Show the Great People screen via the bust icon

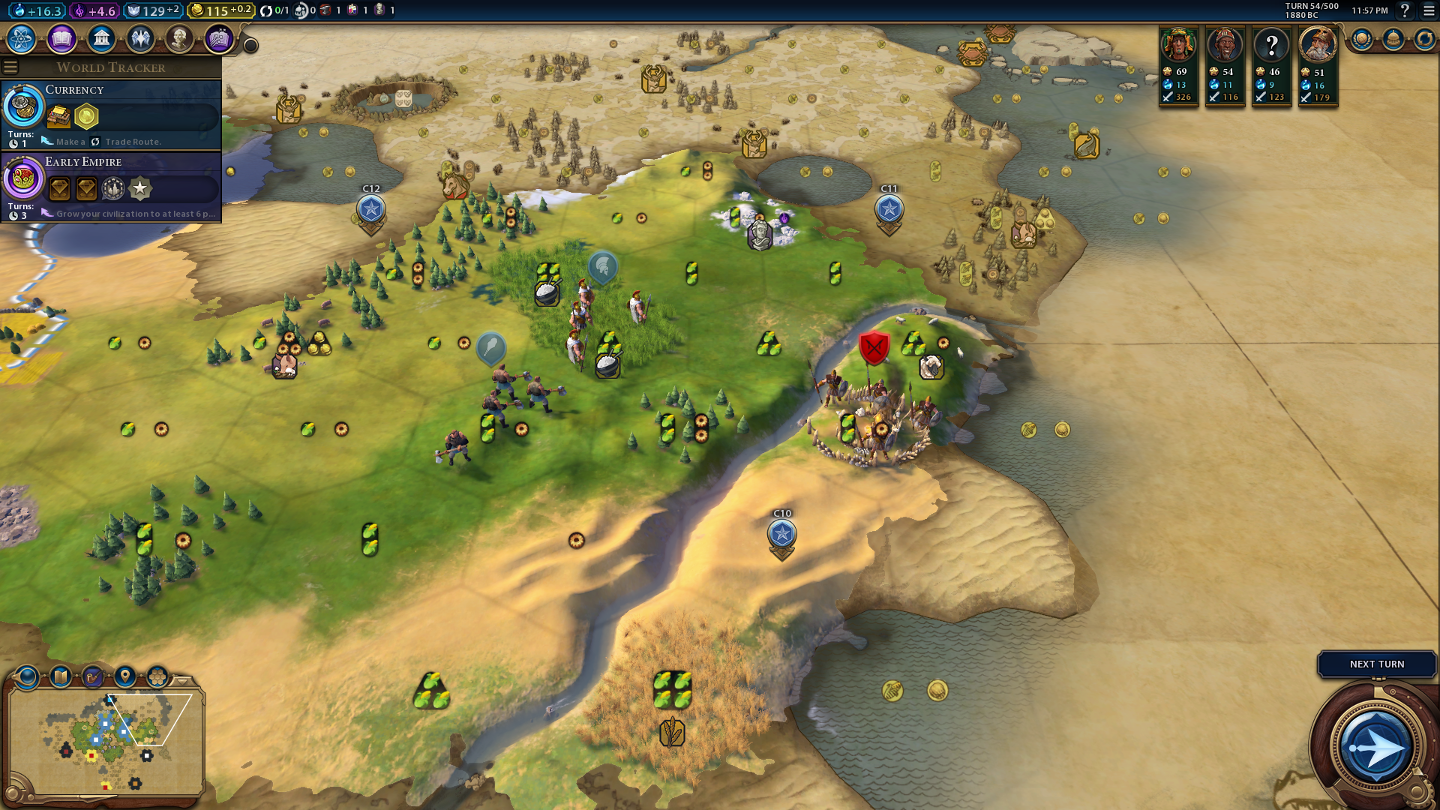click(x=179, y=39)
